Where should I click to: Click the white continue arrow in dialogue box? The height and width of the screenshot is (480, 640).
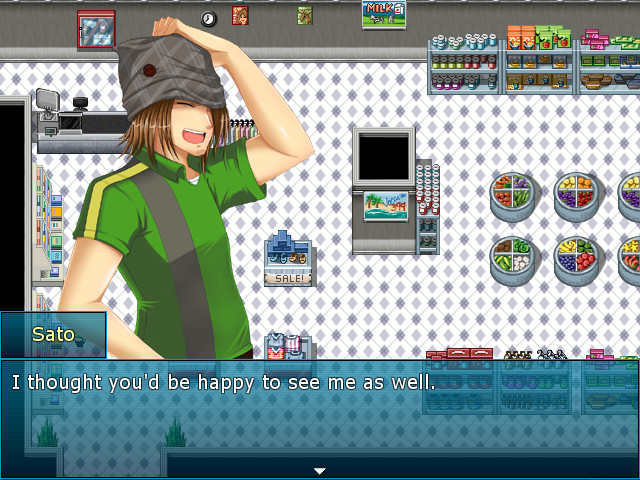tap(320, 470)
